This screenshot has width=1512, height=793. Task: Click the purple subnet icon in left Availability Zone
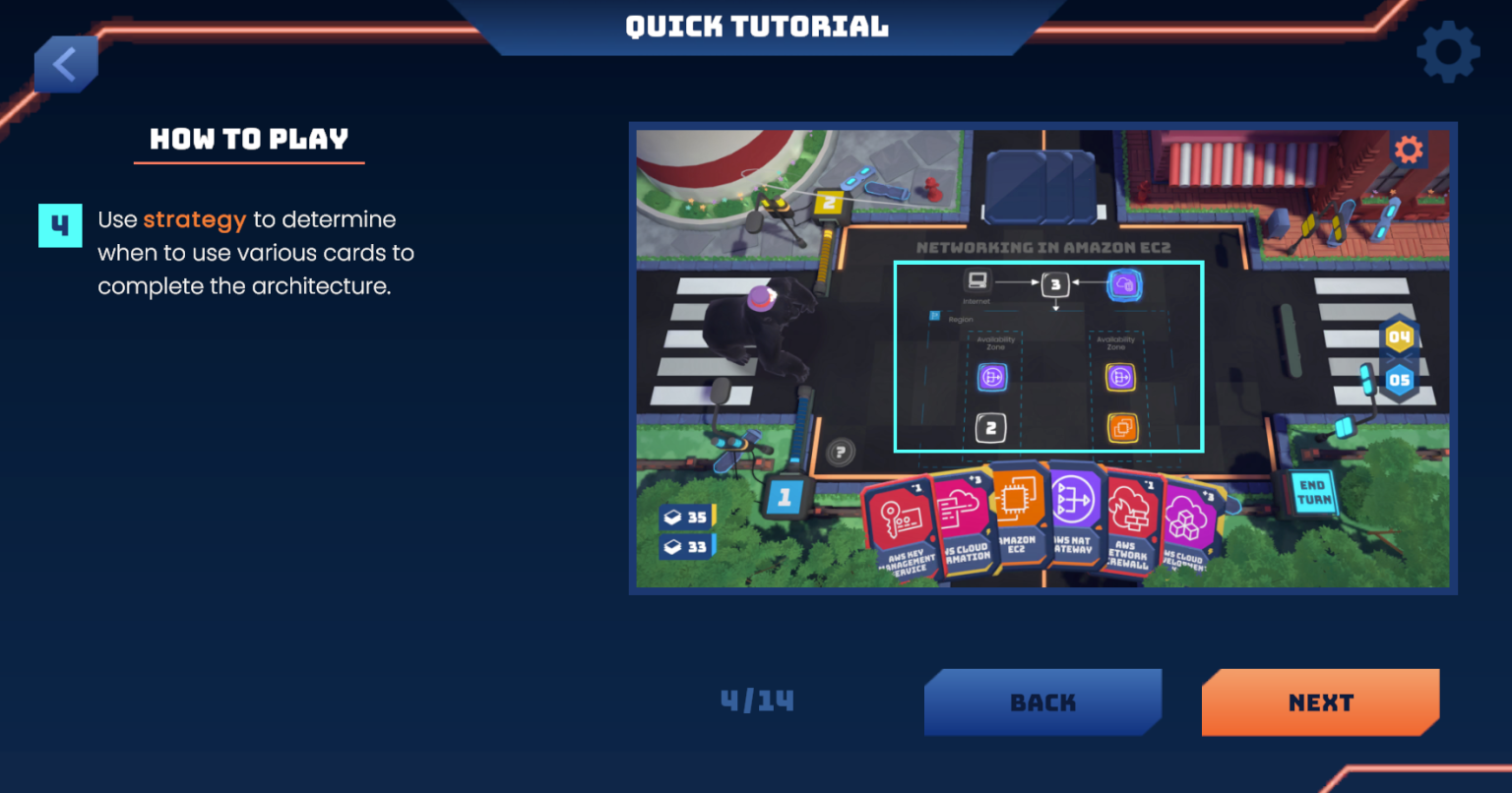tap(993, 377)
